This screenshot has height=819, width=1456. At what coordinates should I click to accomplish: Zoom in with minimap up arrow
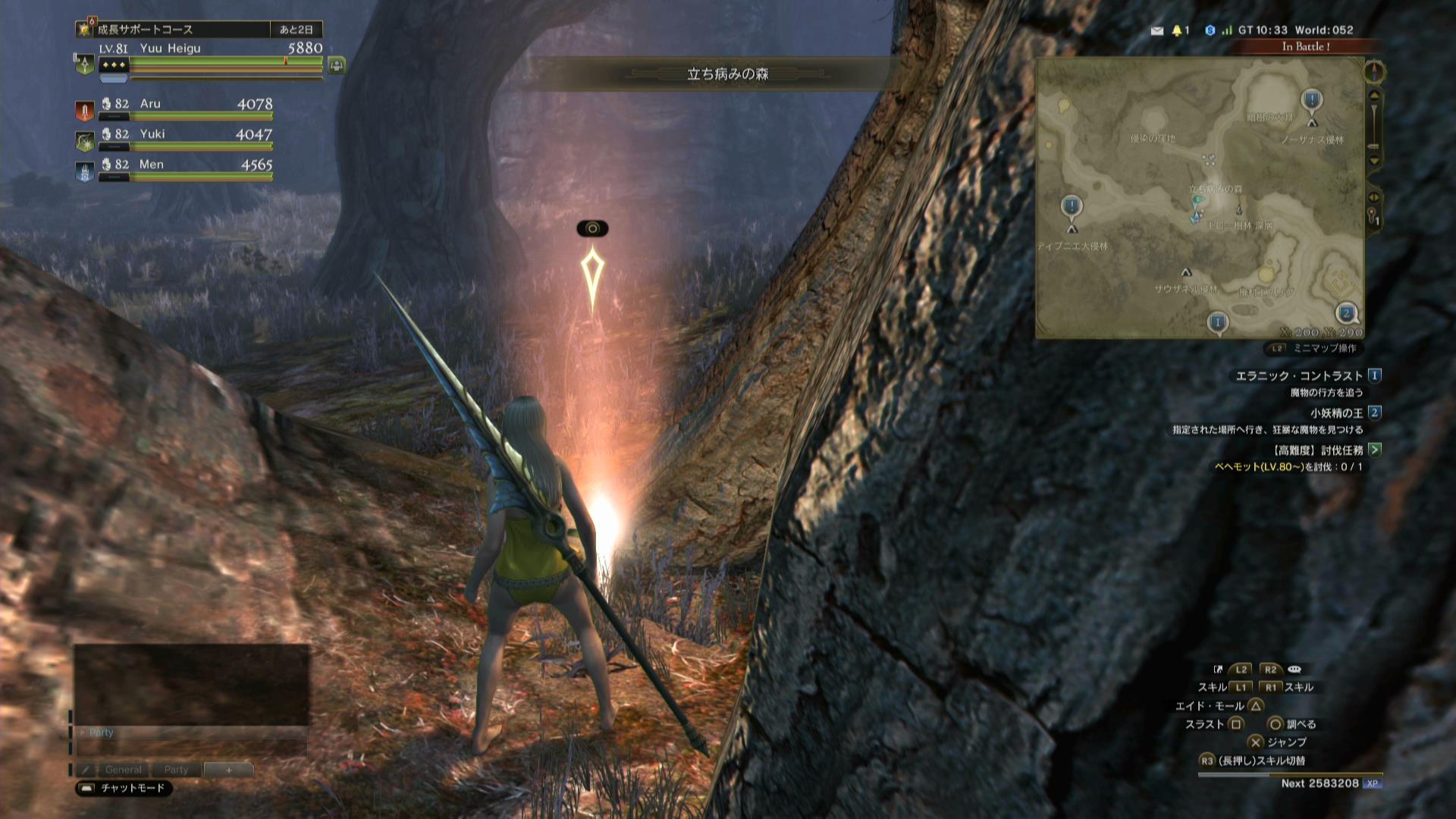(x=1374, y=96)
